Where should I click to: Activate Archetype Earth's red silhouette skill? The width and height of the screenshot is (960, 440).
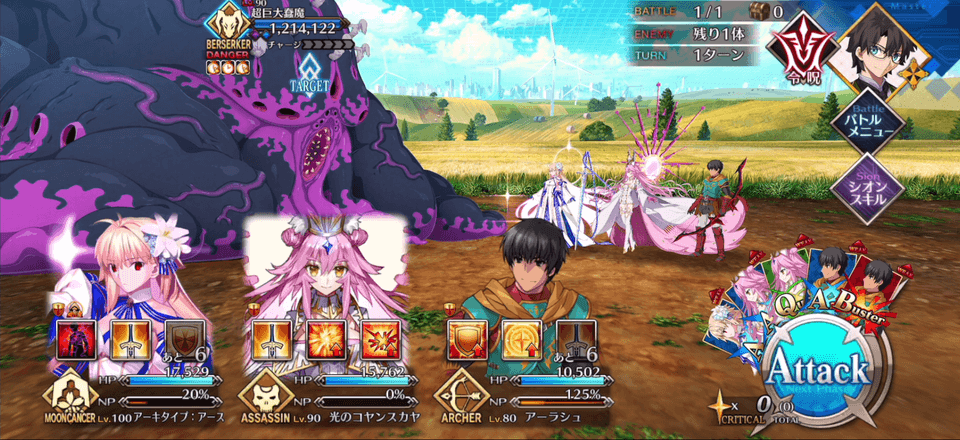(78, 338)
